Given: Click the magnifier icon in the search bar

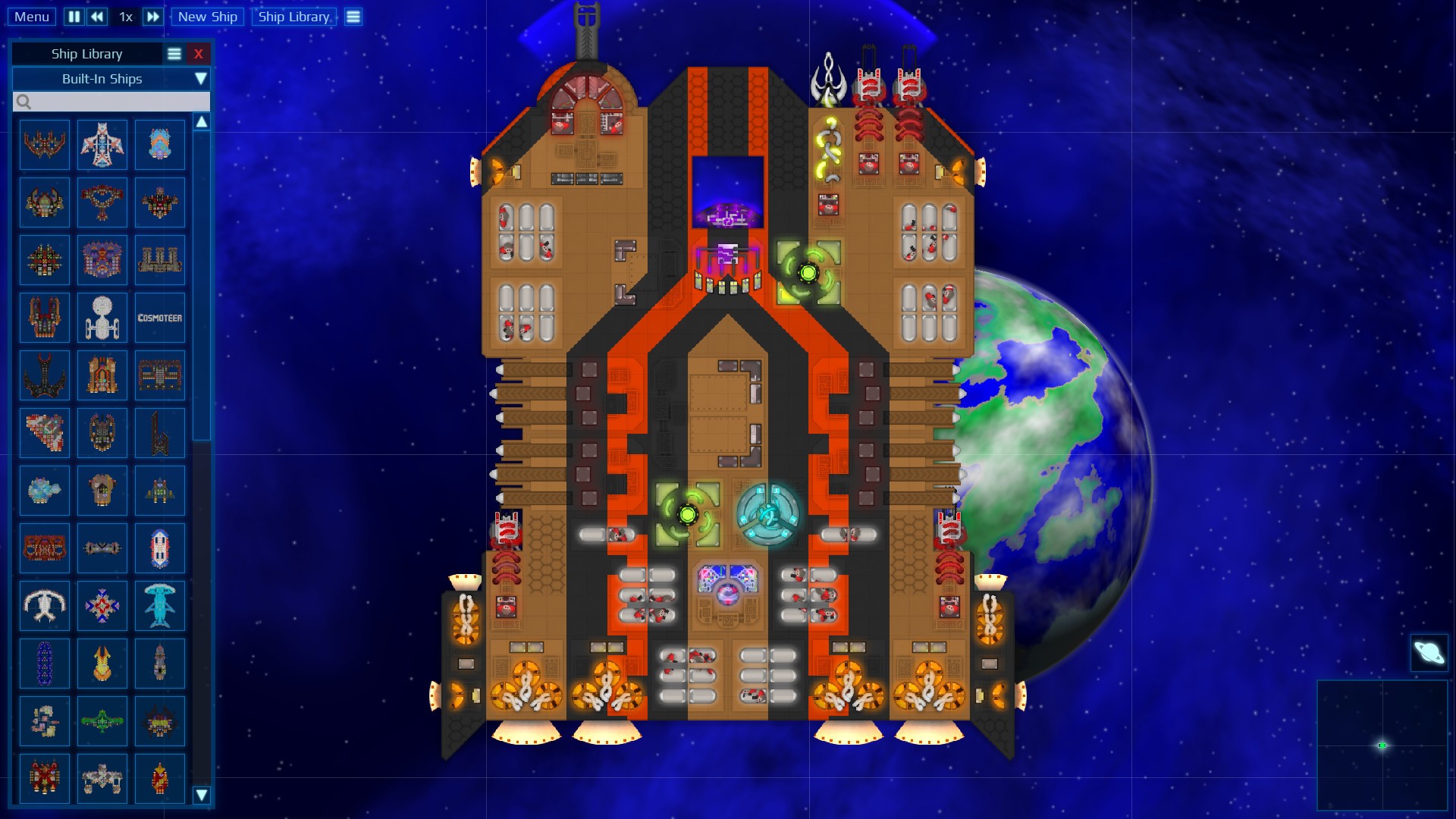Looking at the screenshot, I should tap(24, 101).
